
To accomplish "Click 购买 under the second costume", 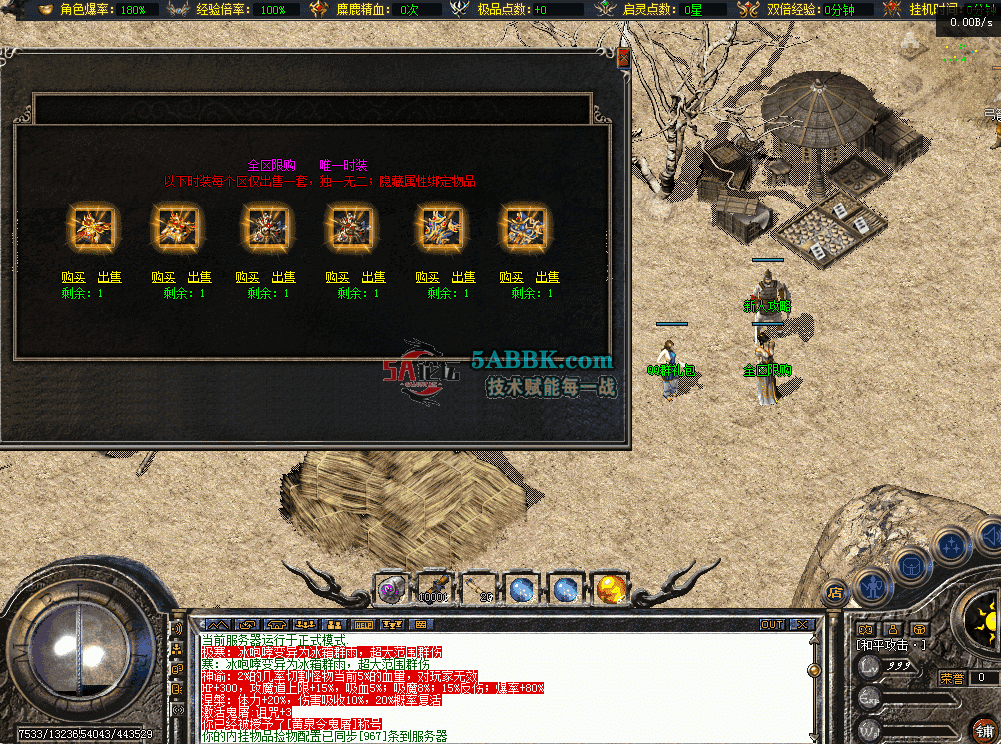I will click(163, 277).
